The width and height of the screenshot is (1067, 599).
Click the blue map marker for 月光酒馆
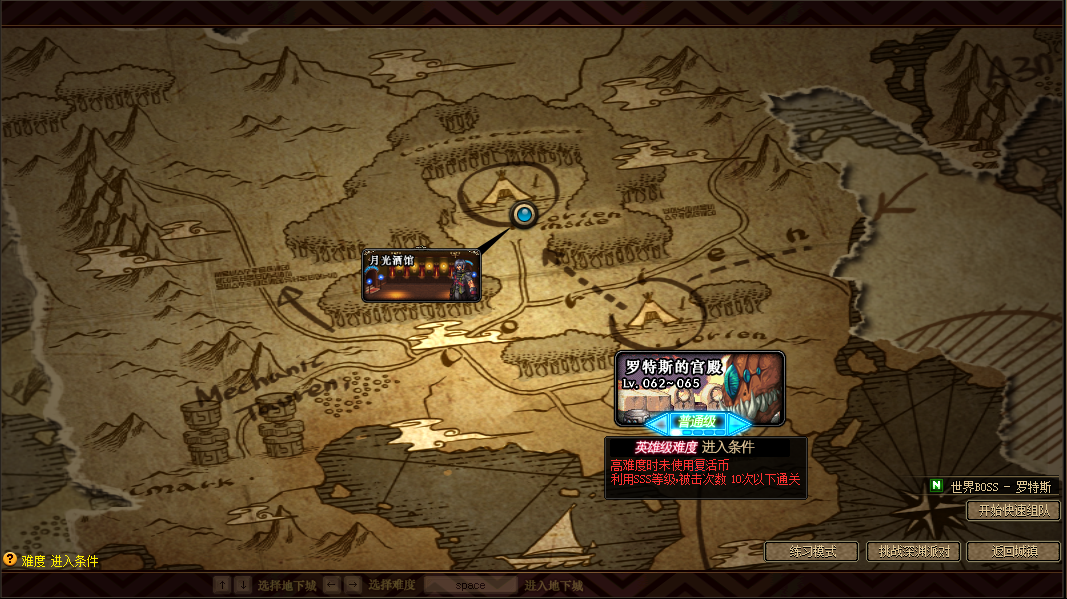coord(523,213)
